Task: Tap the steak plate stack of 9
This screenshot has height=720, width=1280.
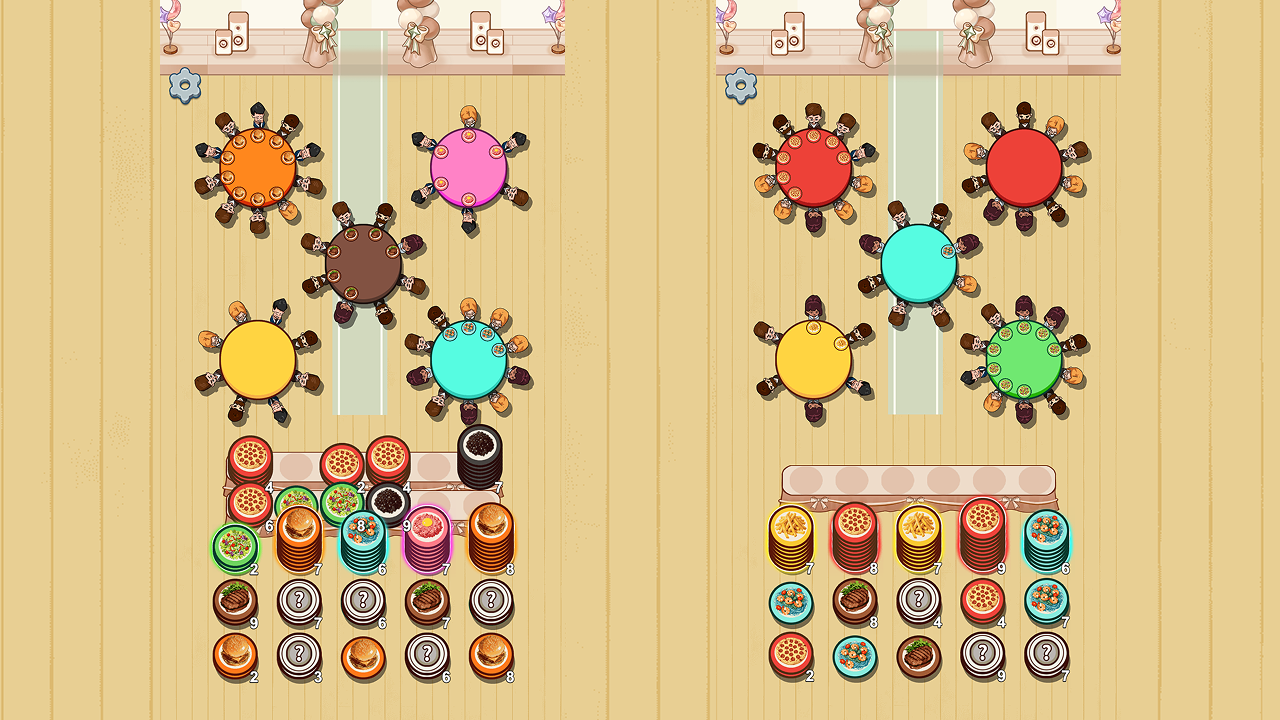Action: [x=236, y=600]
